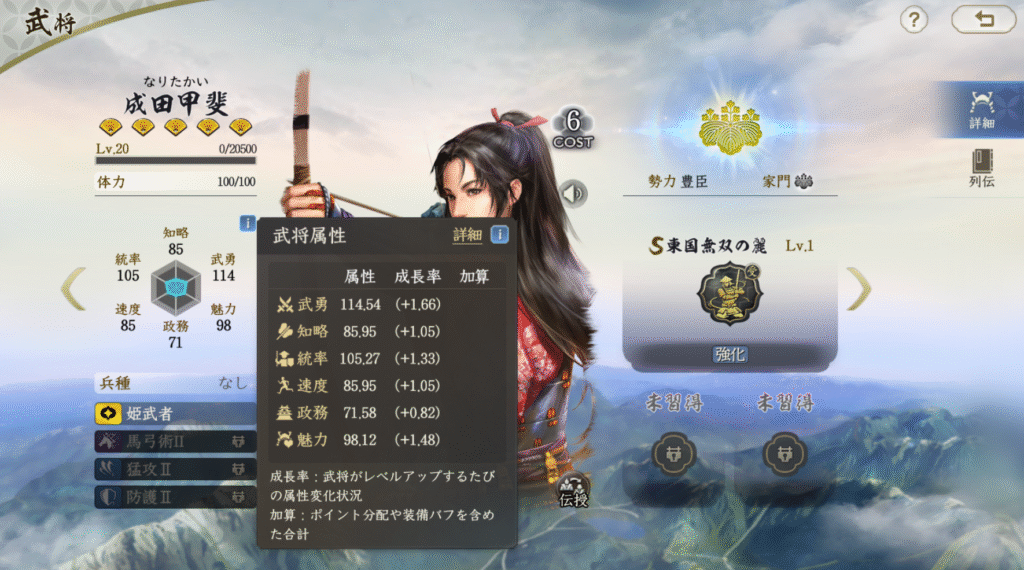This screenshot has height=570, width=1024.
Task: Show the previous general with left arrow
Action: tap(73, 289)
